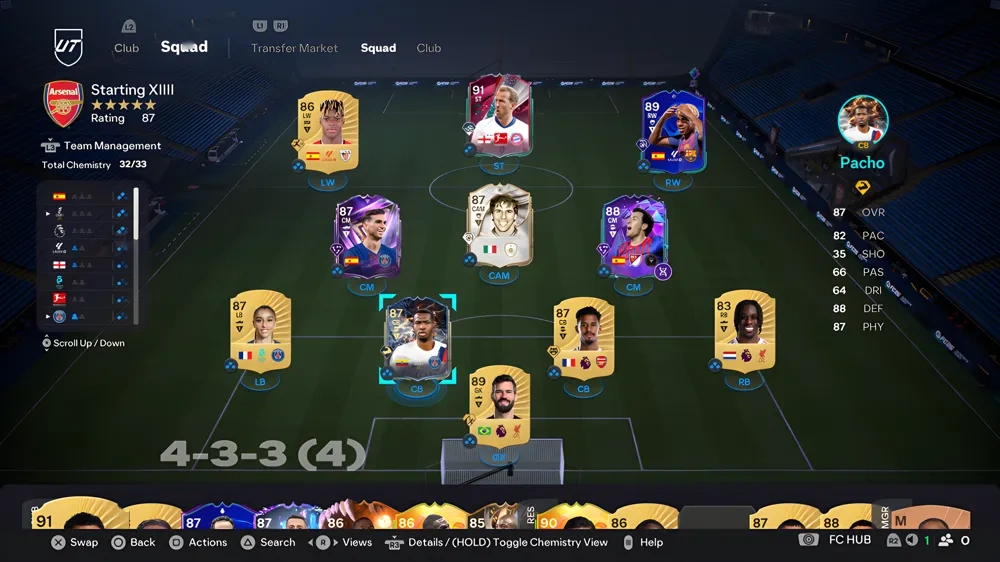The image size is (1000, 562).
Task: Choose the 89-rated right winger card
Action: click(x=673, y=134)
